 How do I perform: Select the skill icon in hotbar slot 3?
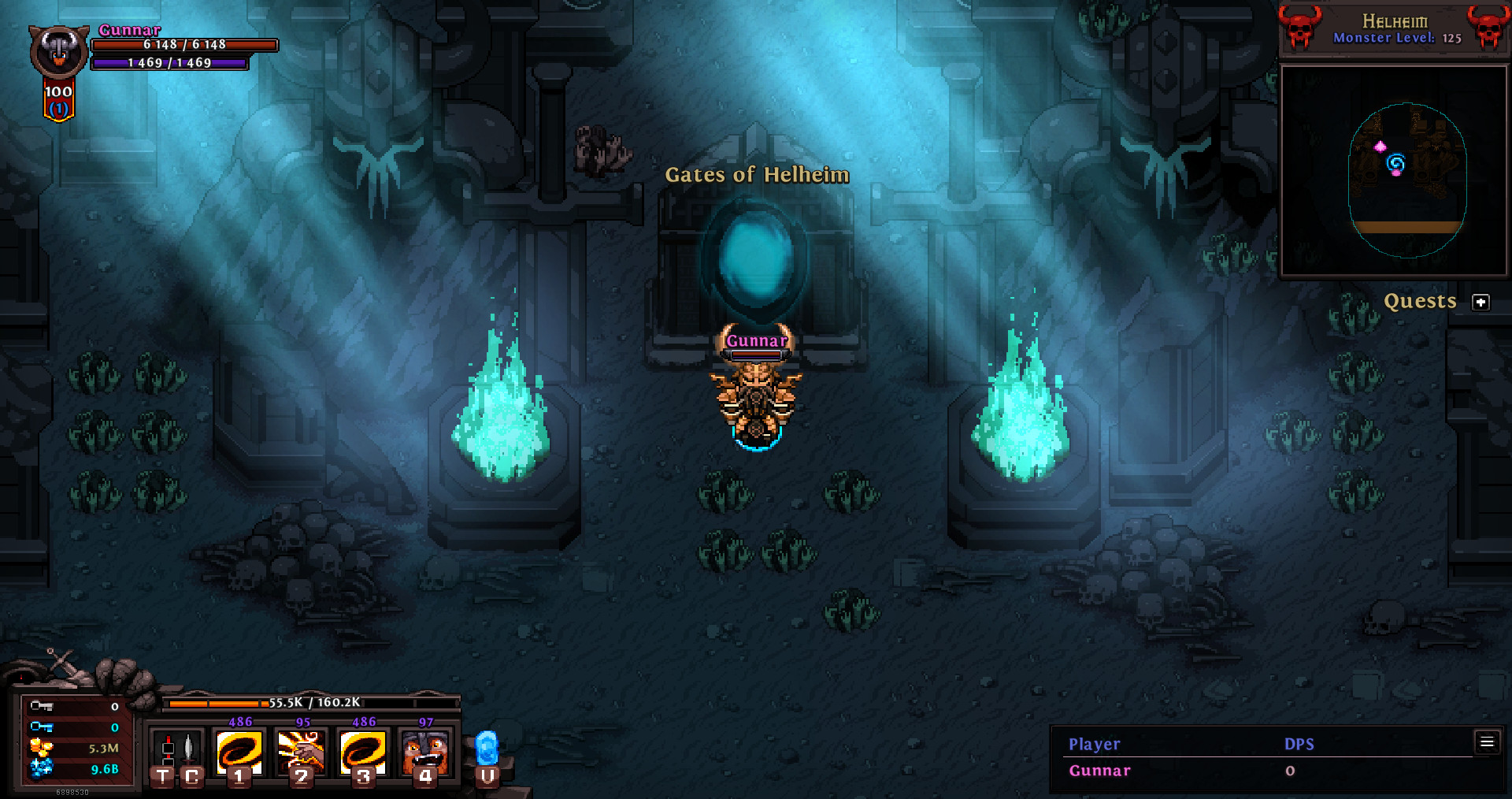[x=362, y=754]
